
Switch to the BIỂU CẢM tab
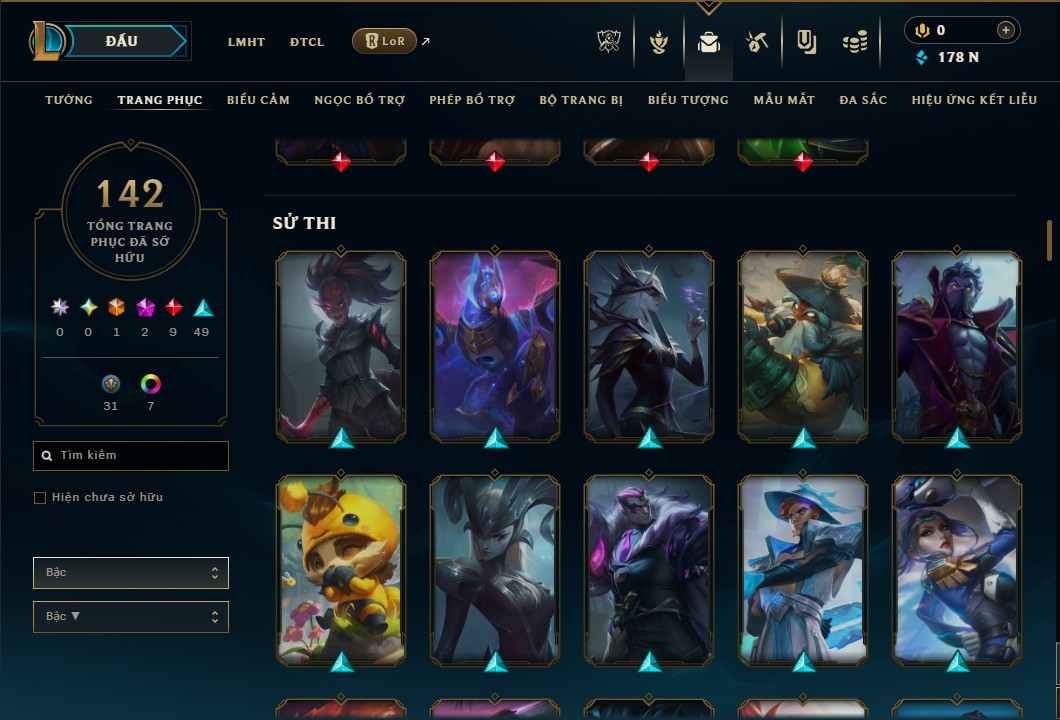(x=258, y=100)
